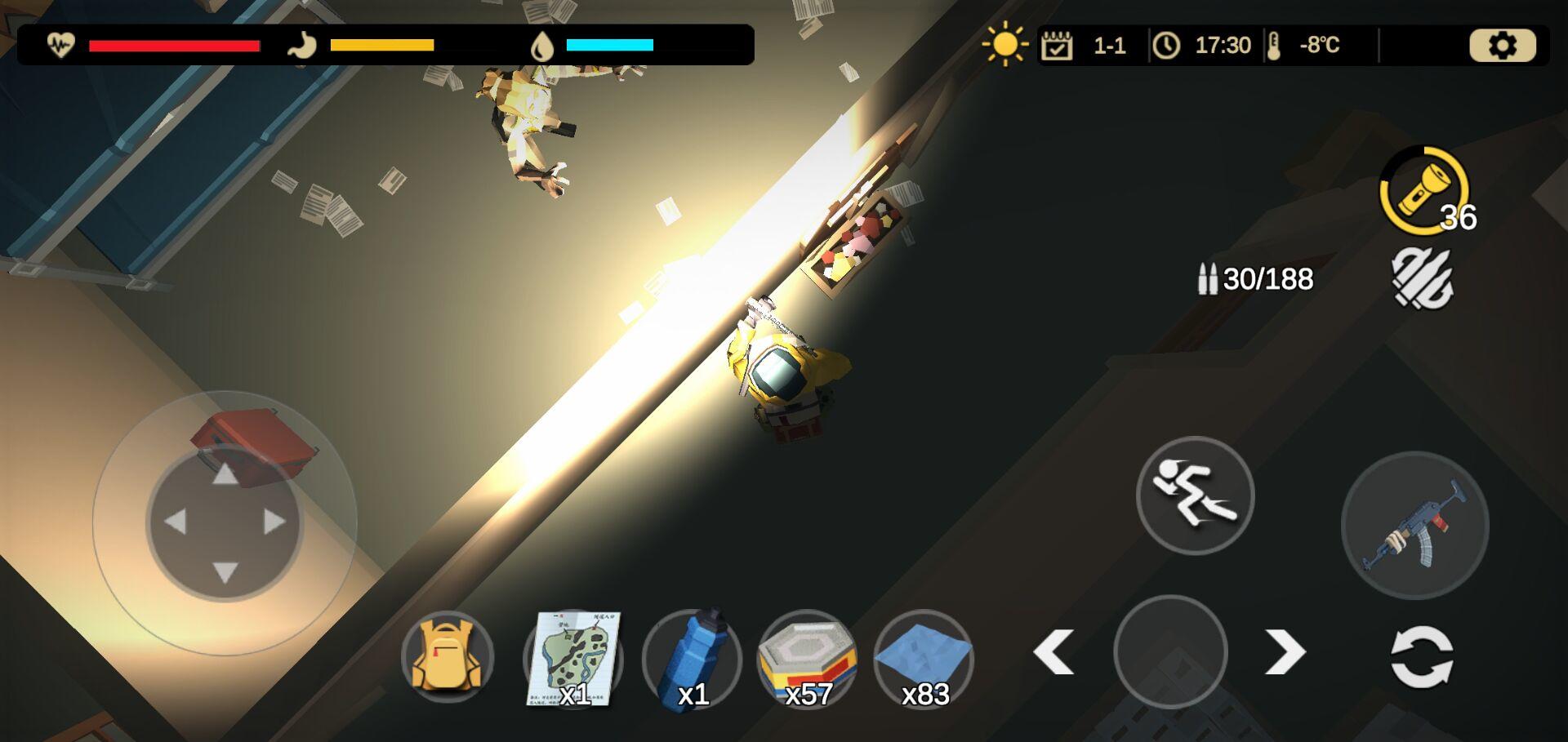Toggle the flashlight

coord(1423,190)
